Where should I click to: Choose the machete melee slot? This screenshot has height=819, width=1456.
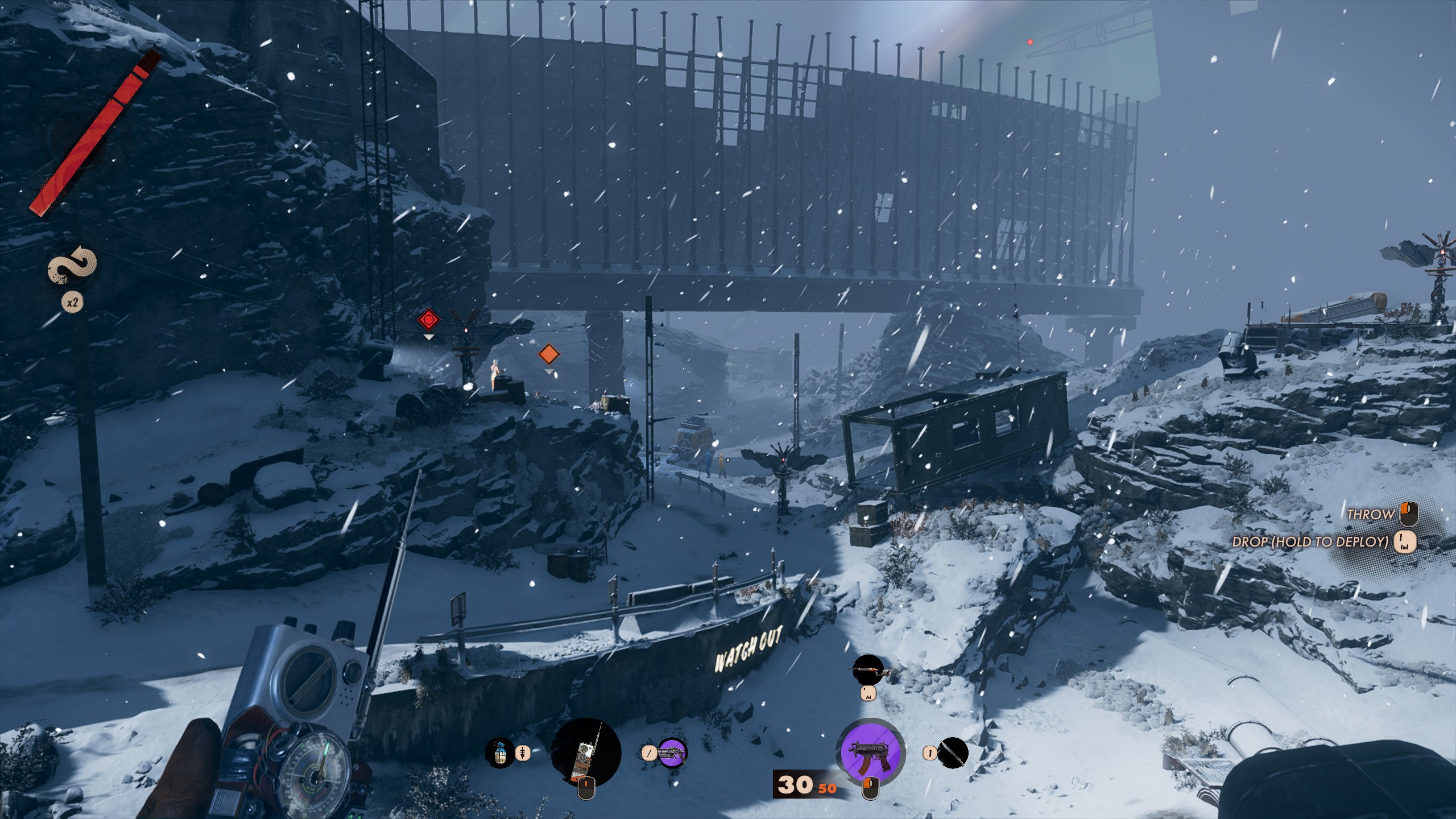[x=952, y=753]
